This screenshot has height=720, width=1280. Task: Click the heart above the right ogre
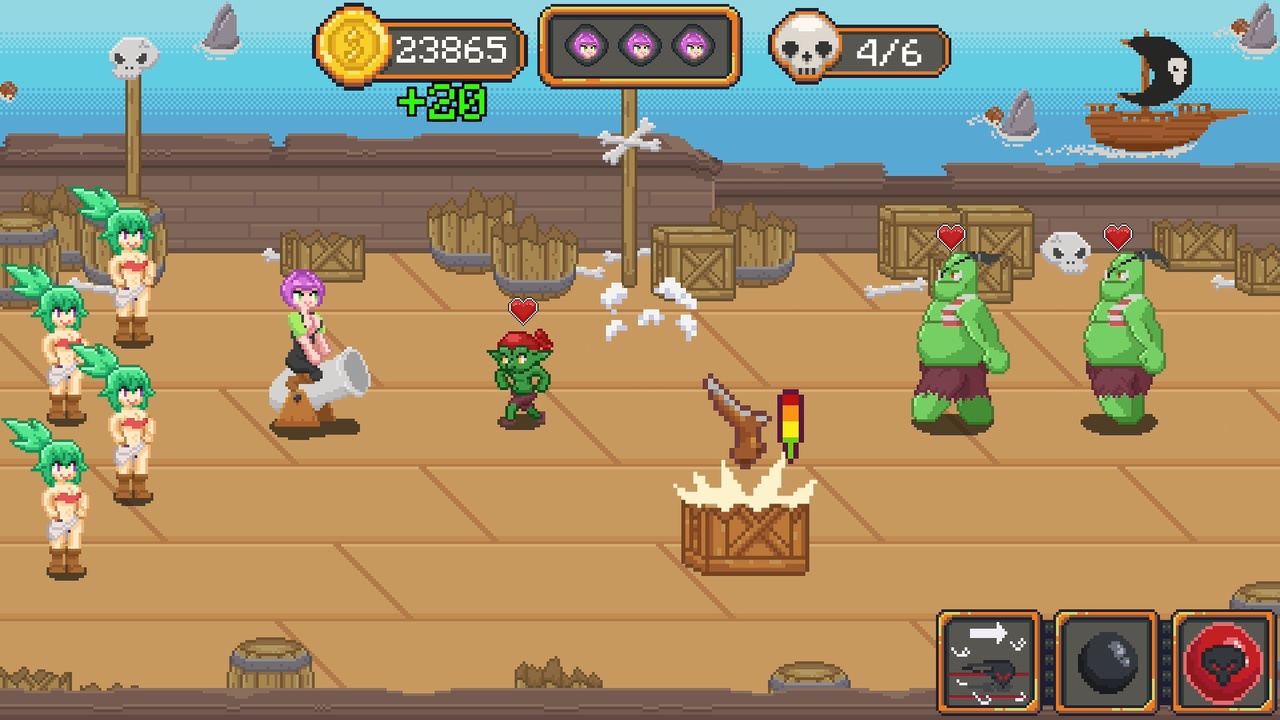coord(1118,237)
